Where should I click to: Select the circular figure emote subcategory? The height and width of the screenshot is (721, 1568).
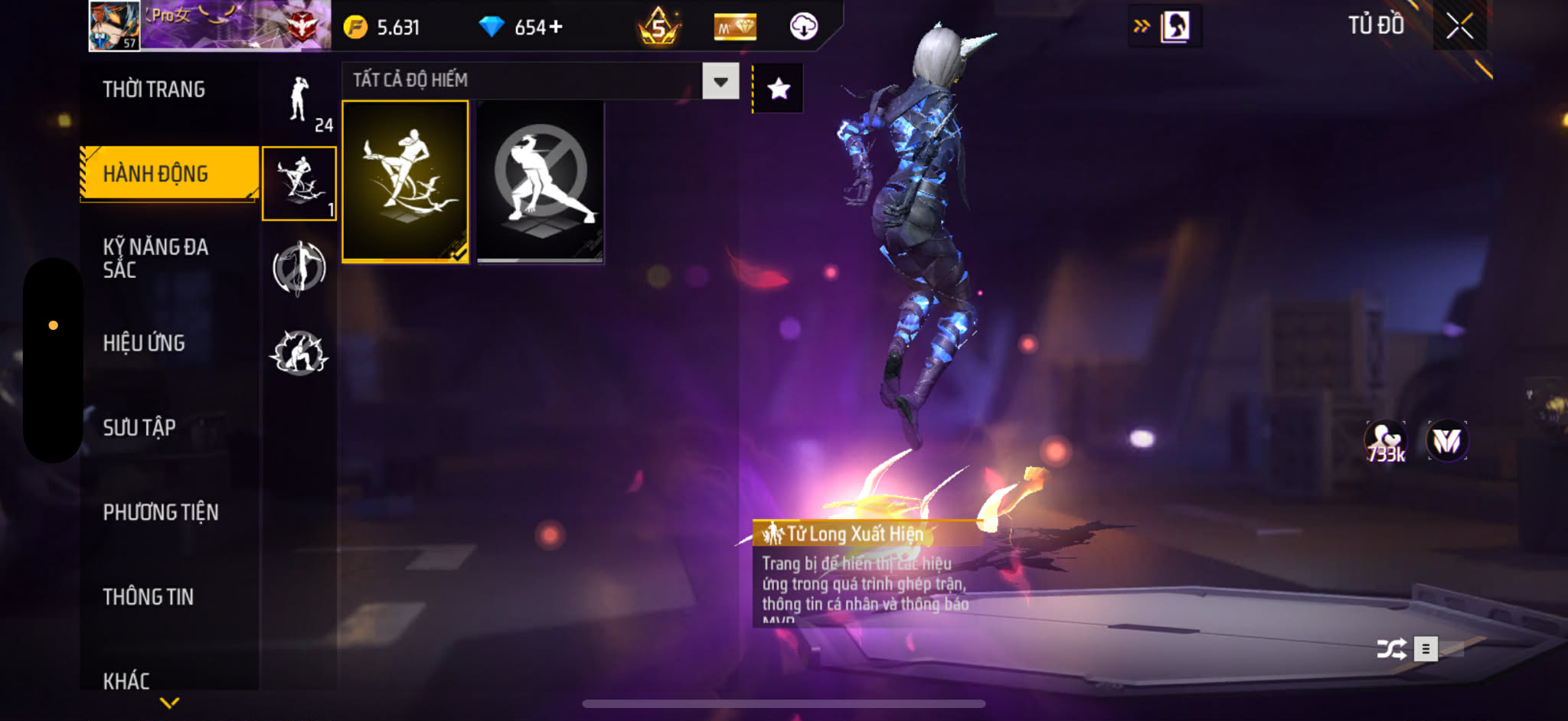click(299, 268)
